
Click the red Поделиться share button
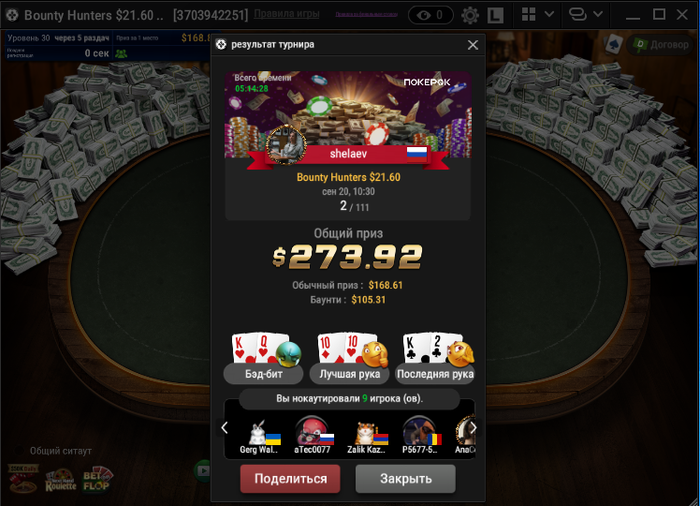tap(290, 479)
